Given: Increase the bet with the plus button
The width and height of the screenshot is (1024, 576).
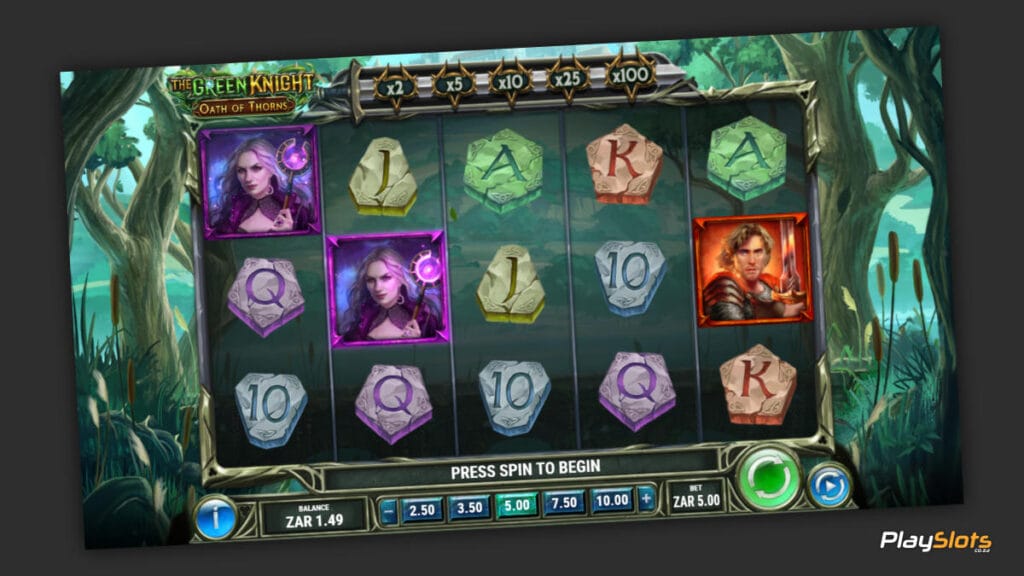Looking at the screenshot, I should click(x=648, y=498).
